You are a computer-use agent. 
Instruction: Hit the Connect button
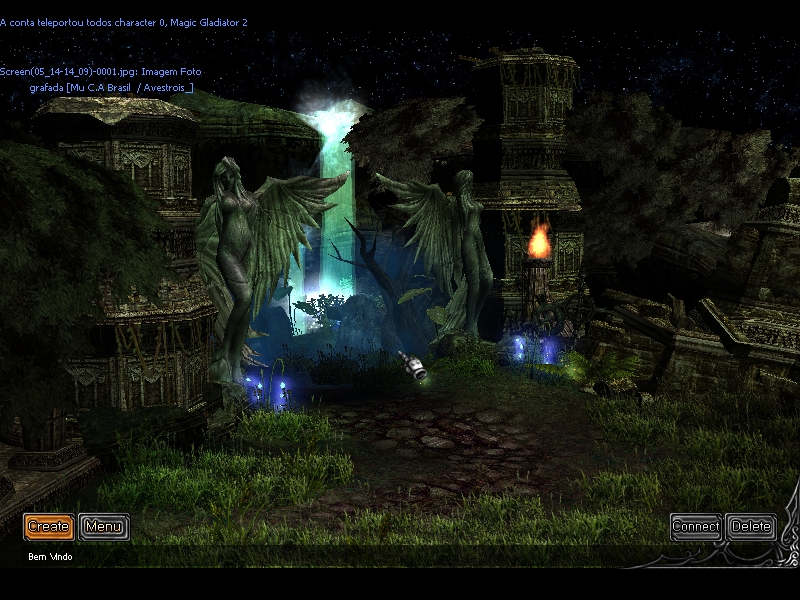click(x=696, y=527)
